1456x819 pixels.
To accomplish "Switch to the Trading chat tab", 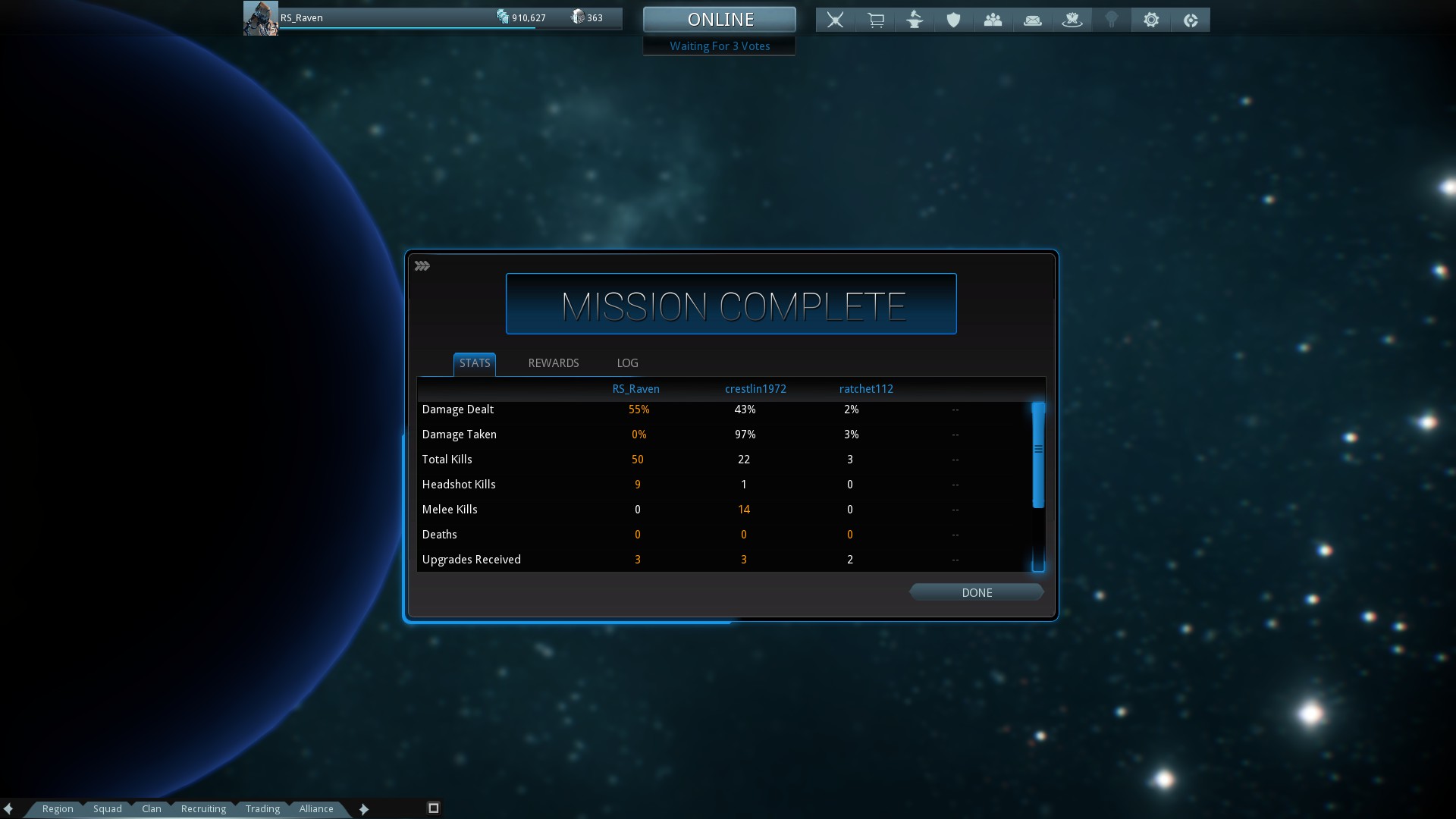I will click(262, 808).
